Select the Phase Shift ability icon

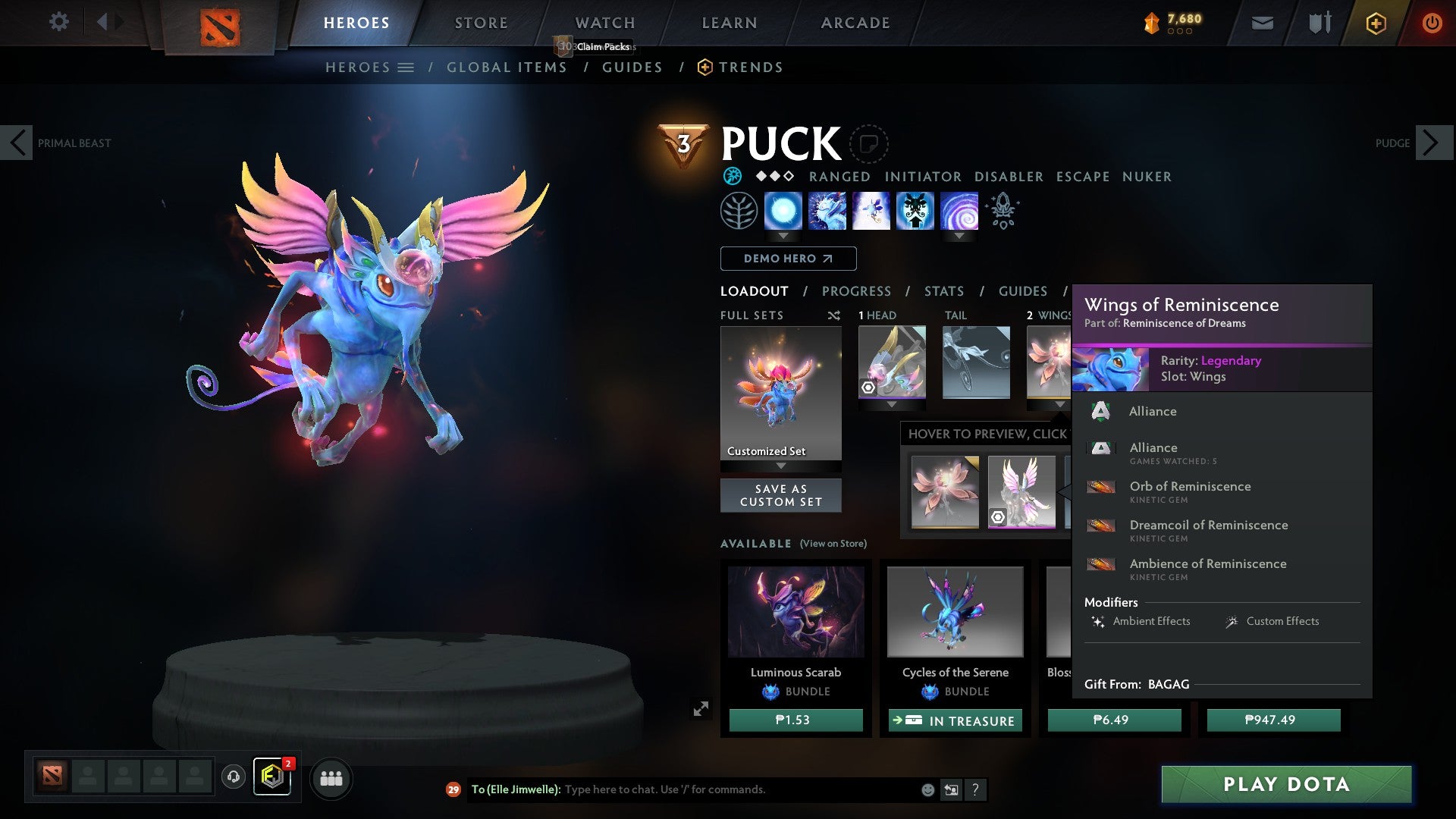click(x=870, y=211)
